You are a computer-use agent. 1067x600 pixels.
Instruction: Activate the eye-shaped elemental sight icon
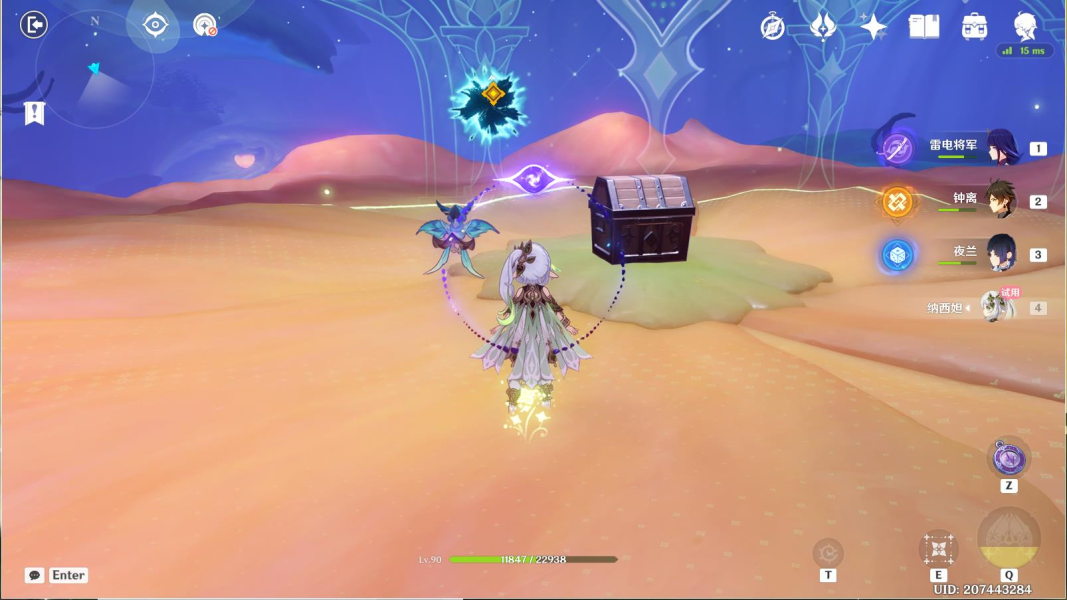click(155, 25)
